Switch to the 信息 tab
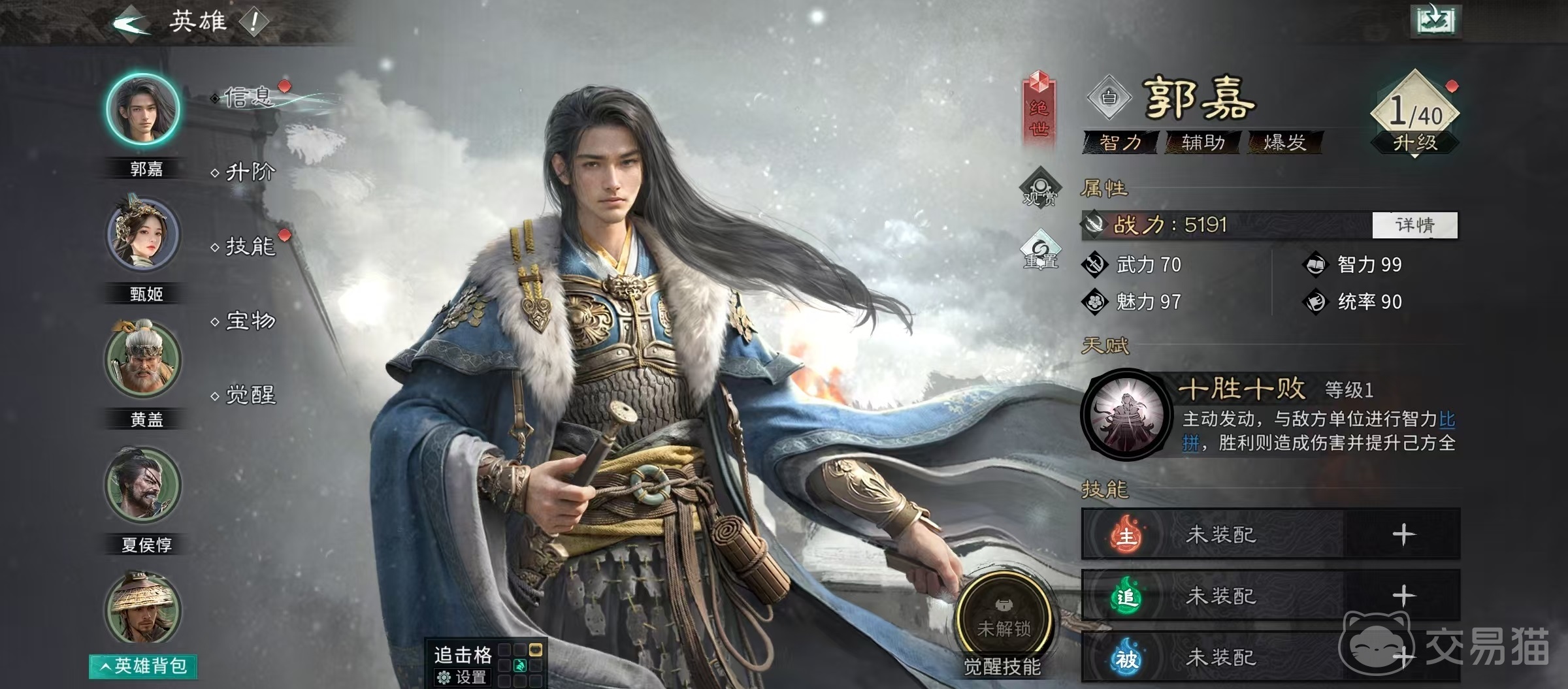 (248, 98)
